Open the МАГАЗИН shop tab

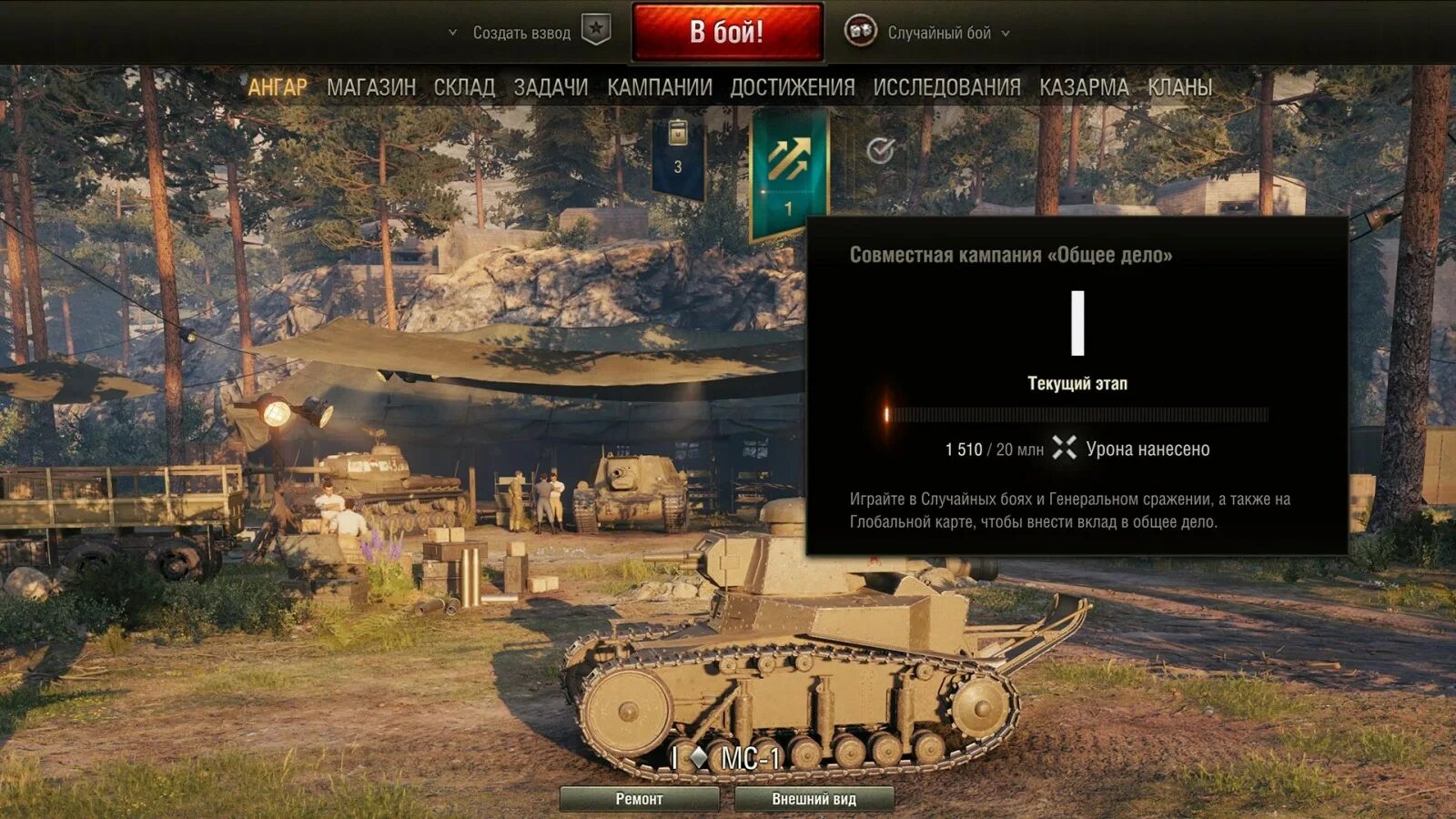coord(371,87)
